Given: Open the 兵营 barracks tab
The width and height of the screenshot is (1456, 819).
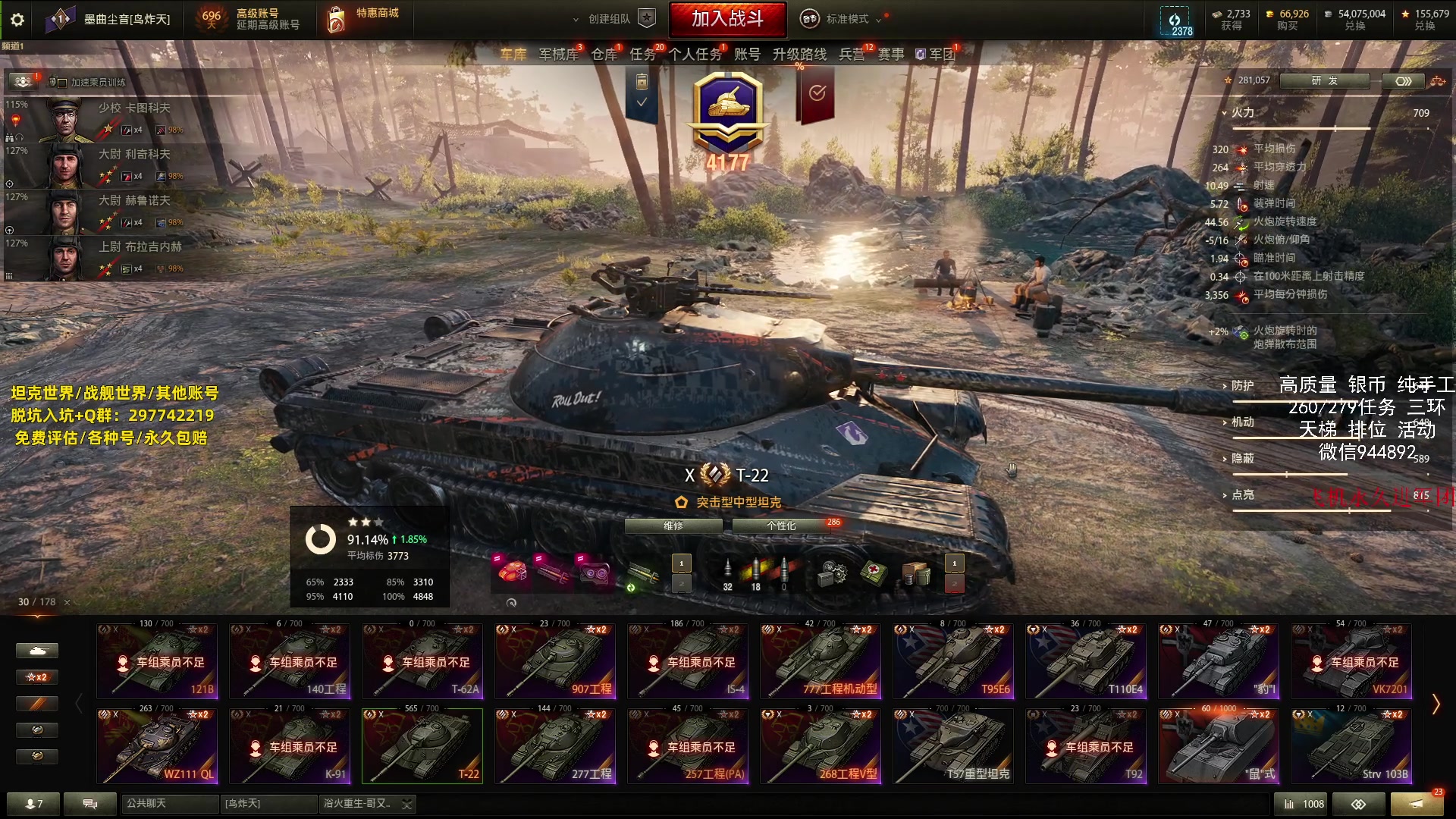Looking at the screenshot, I should click(x=852, y=54).
